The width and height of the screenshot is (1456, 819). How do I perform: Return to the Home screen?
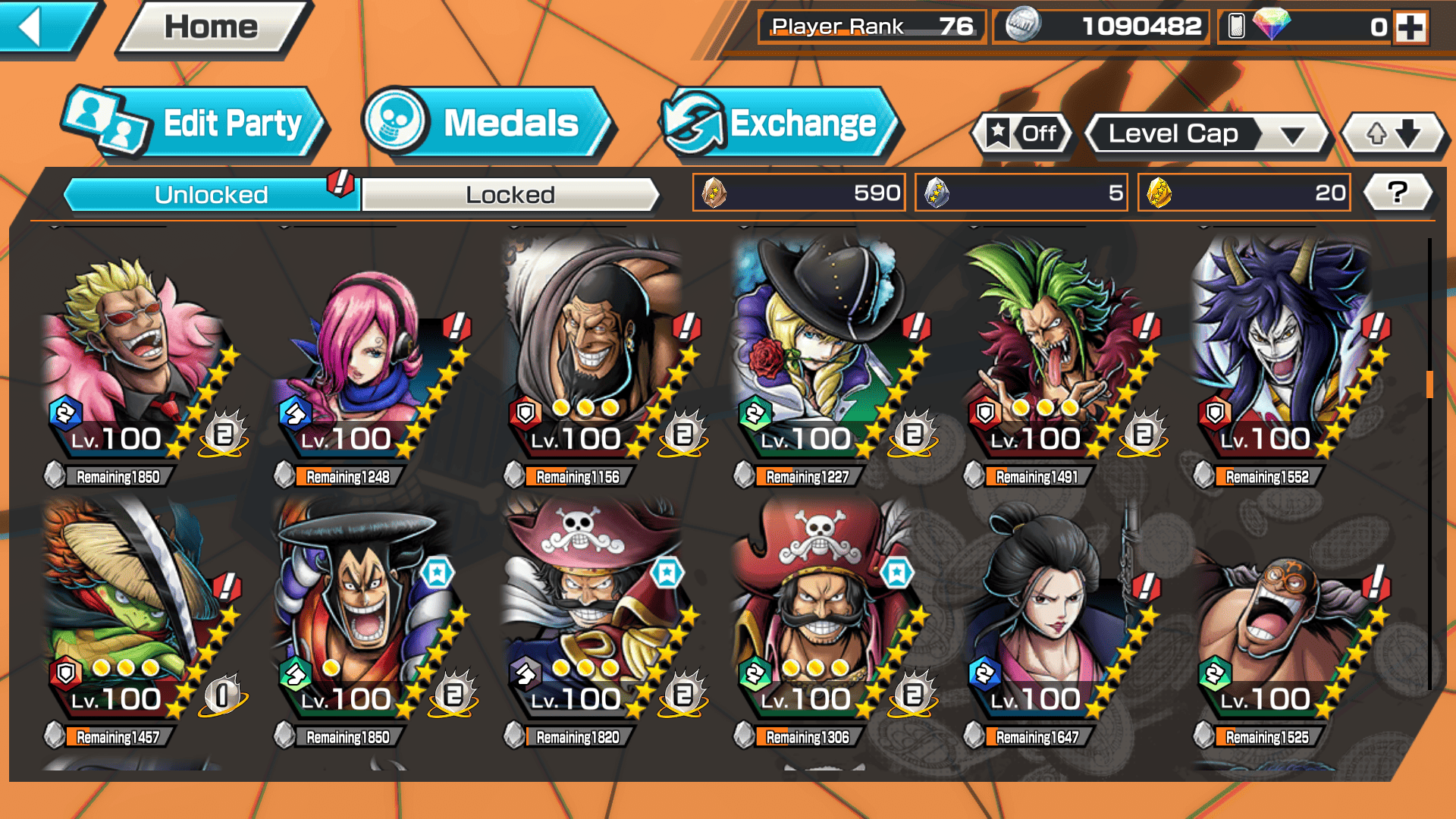point(212,27)
